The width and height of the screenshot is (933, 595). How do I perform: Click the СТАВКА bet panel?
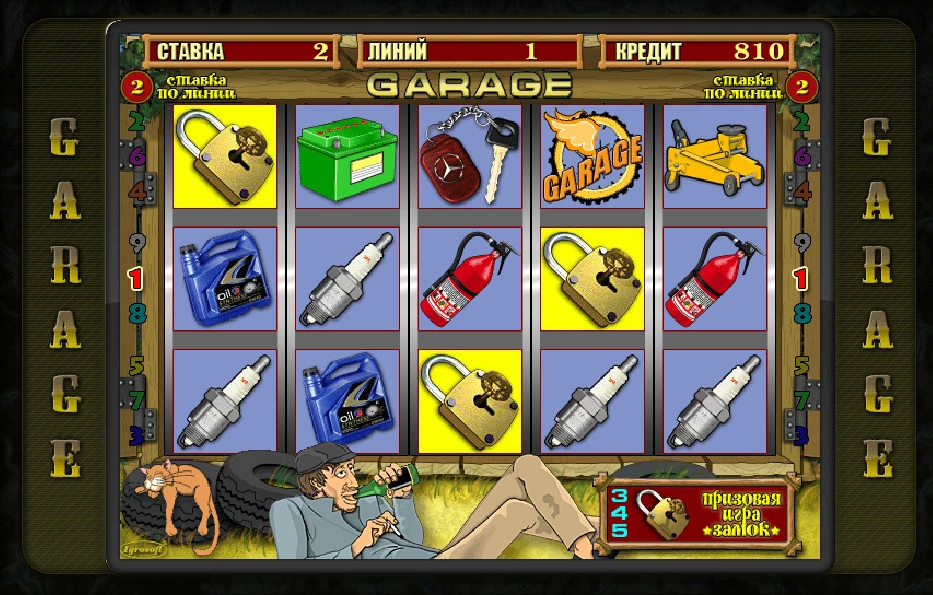[242, 51]
